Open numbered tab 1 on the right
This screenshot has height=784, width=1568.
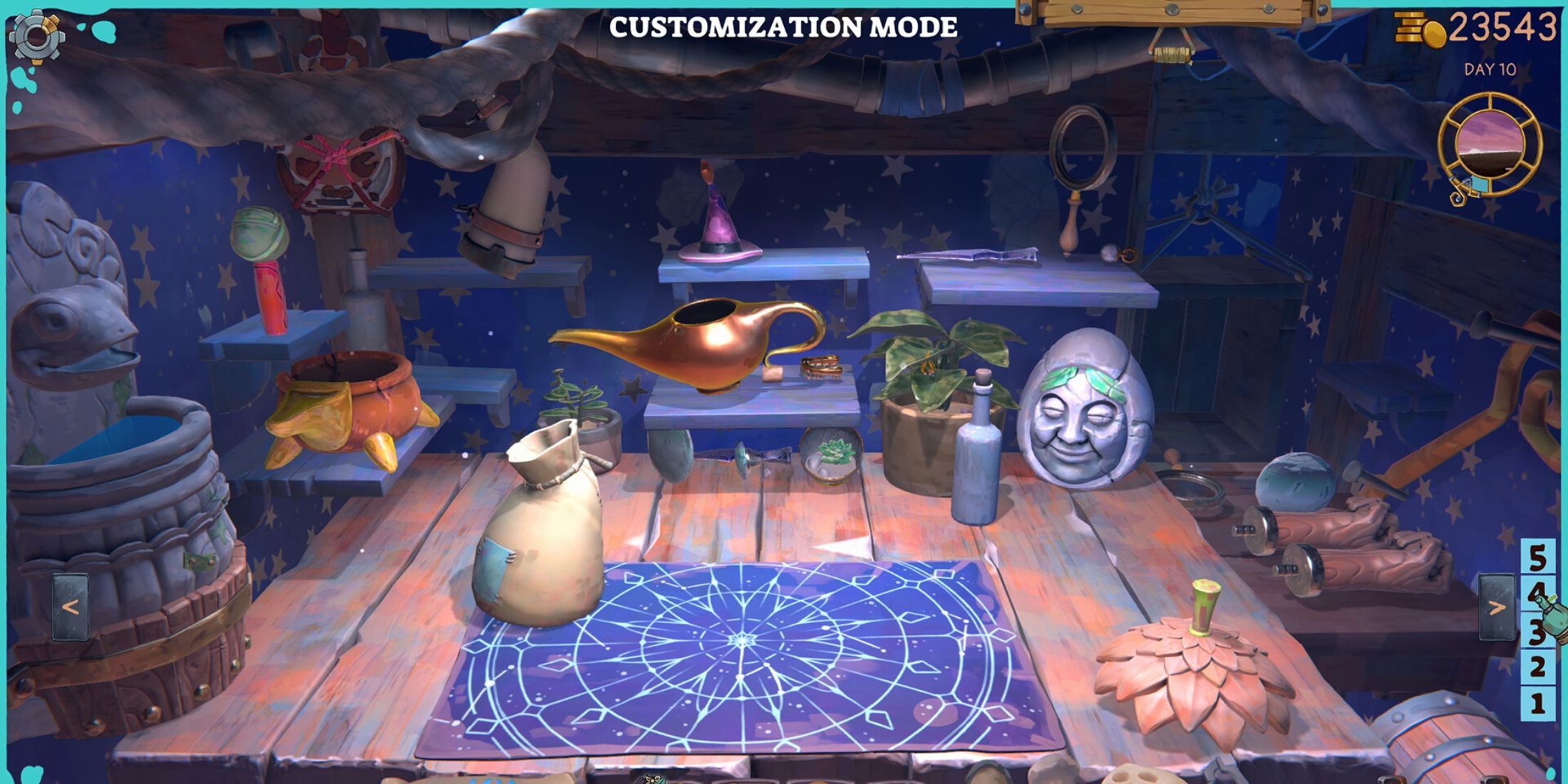coord(1537,699)
